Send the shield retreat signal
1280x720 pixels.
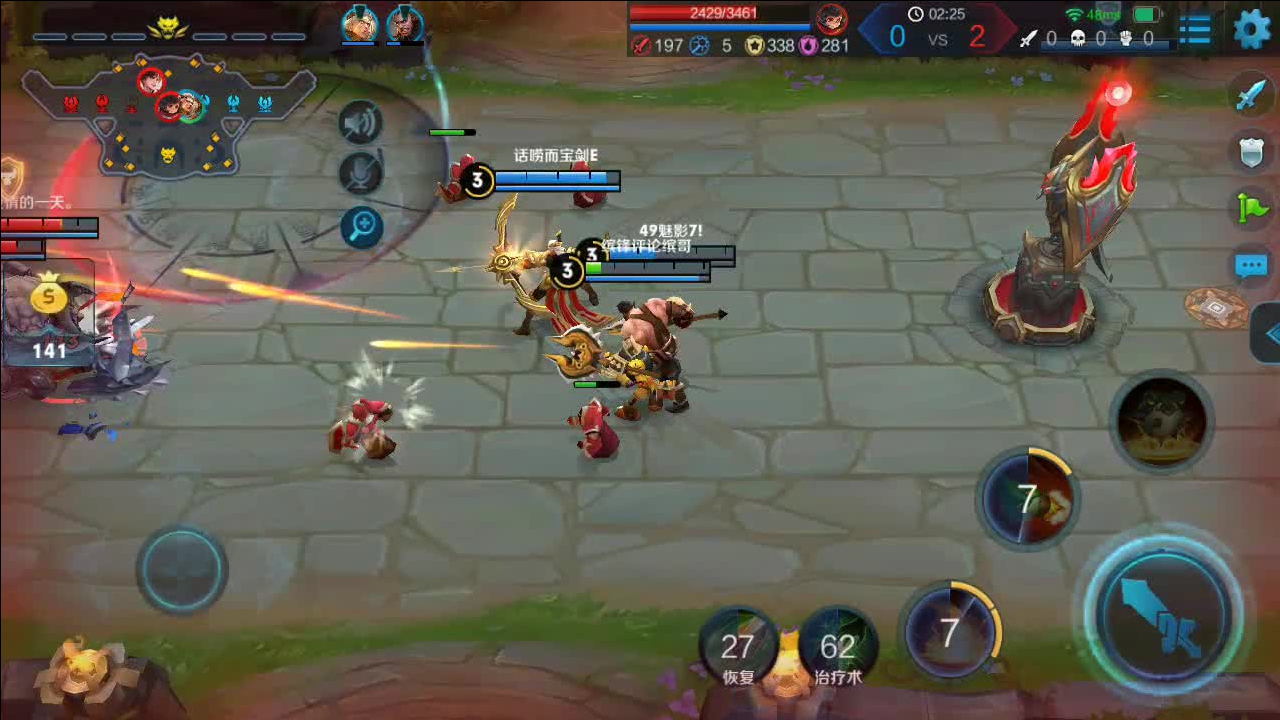click(1252, 152)
